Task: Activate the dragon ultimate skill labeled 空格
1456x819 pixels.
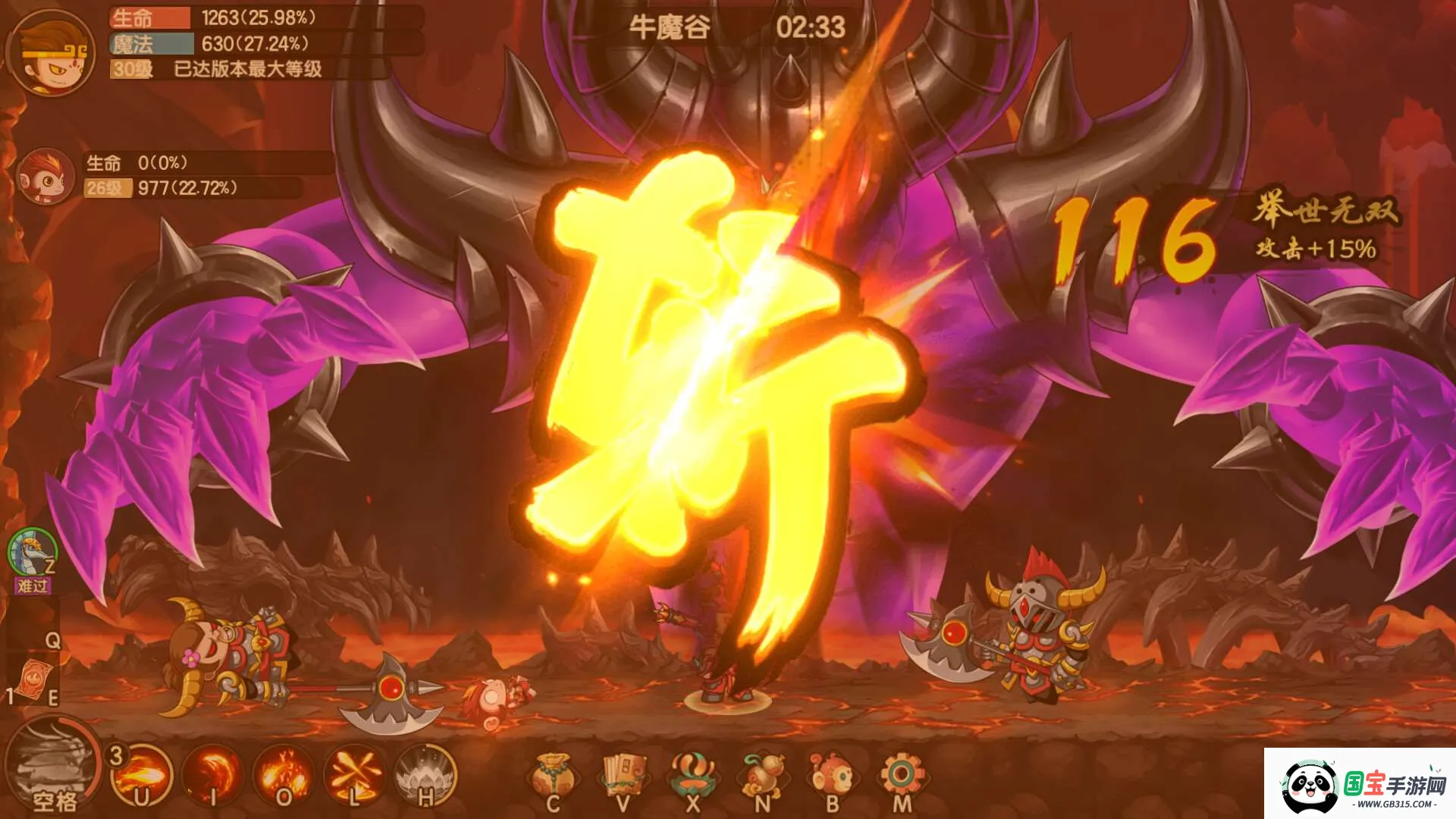Action: (52, 766)
